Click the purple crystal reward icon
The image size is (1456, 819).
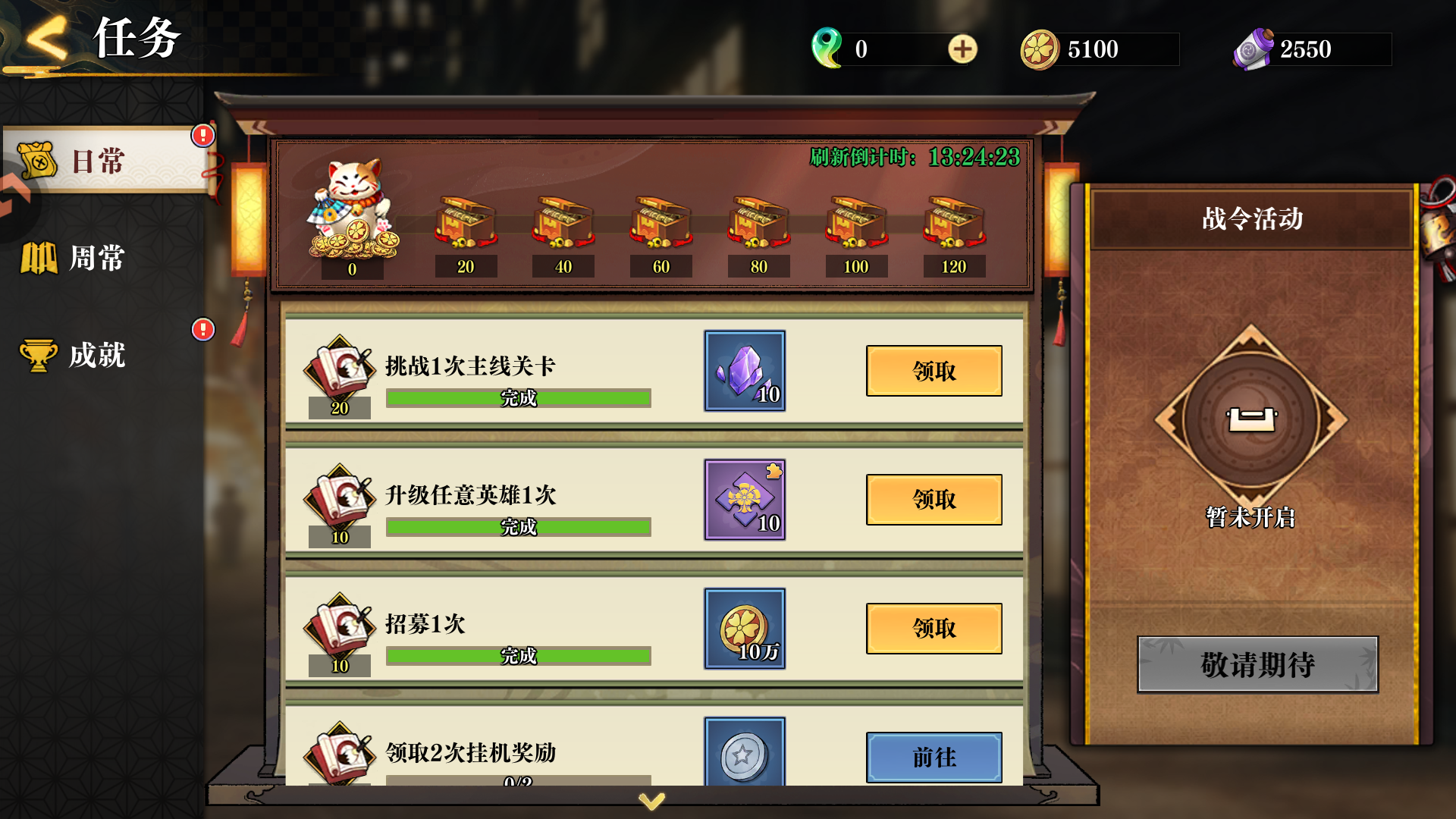coord(744,371)
